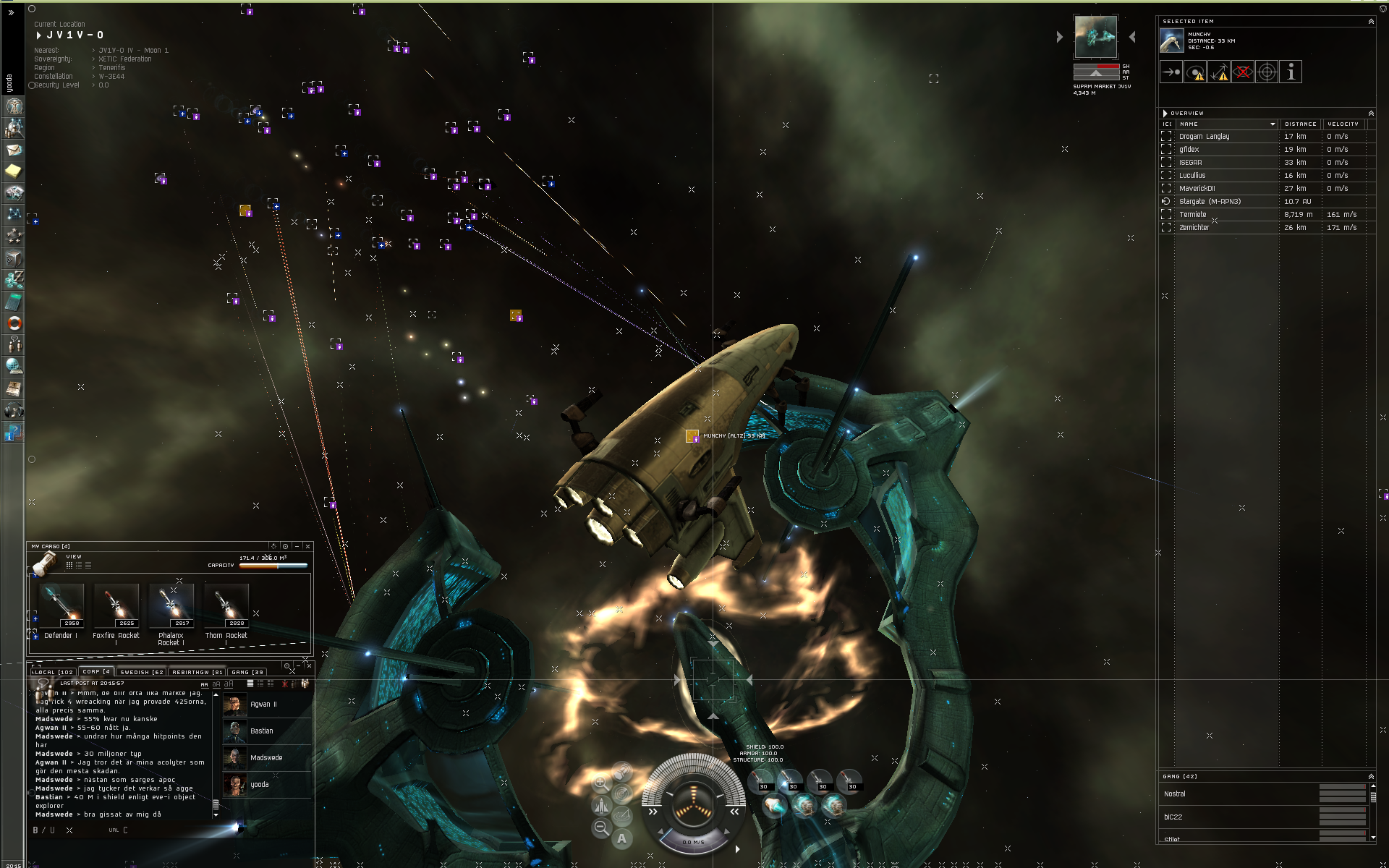The height and width of the screenshot is (868, 1389).
Task: Click the Orbit icon for Munchy
Action: coord(1194,72)
